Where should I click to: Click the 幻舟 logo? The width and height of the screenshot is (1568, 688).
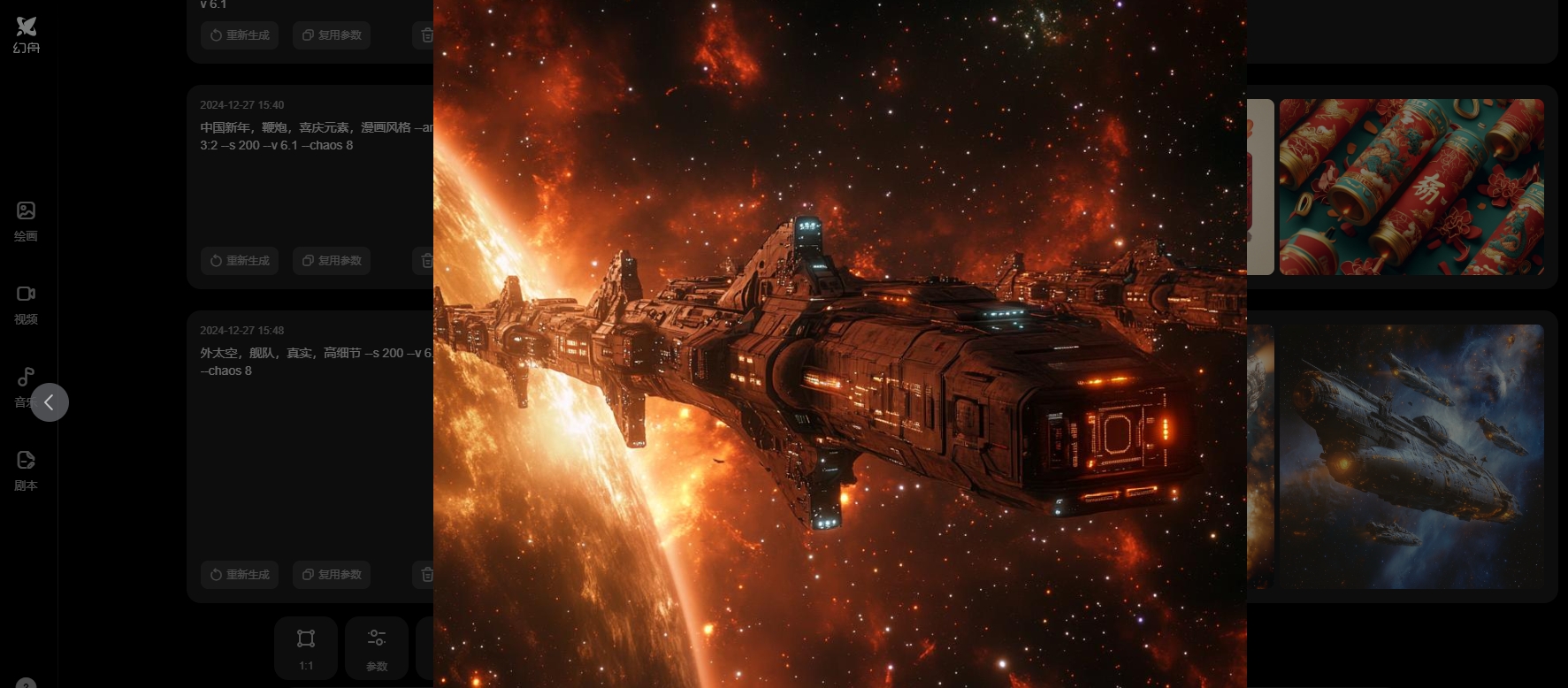(27, 34)
